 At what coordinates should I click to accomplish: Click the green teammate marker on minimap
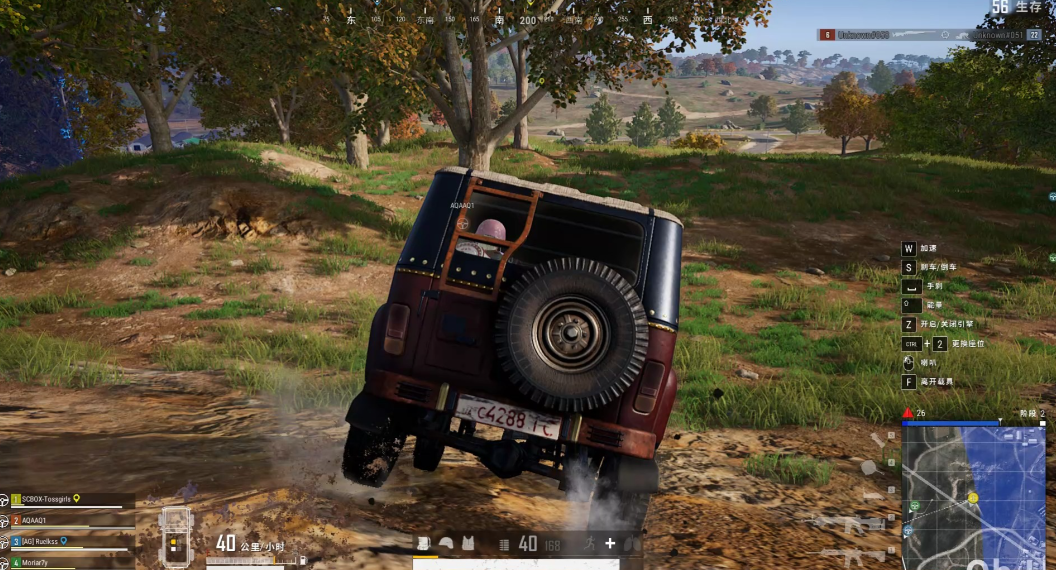coord(914,506)
